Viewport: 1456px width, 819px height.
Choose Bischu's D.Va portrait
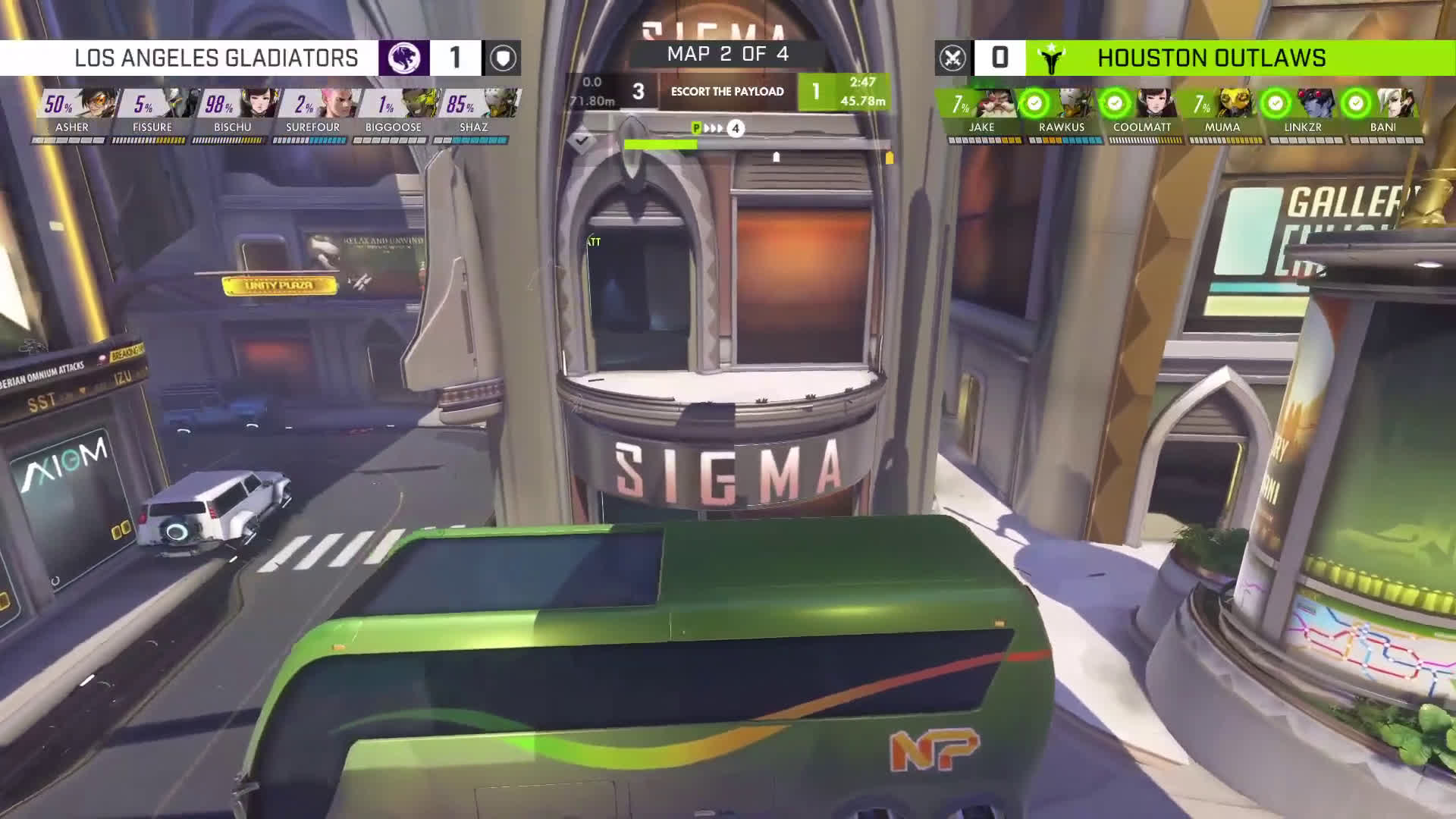(x=256, y=104)
